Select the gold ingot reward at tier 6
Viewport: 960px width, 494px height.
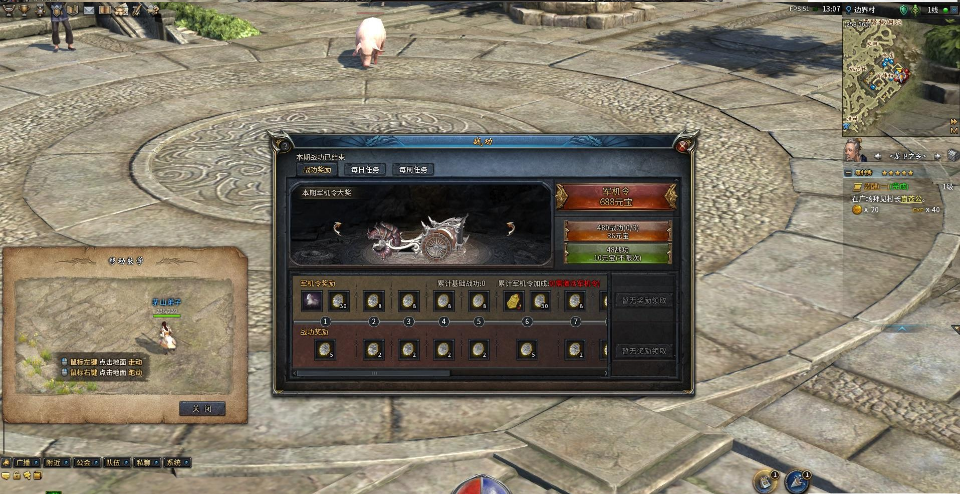[512, 300]
